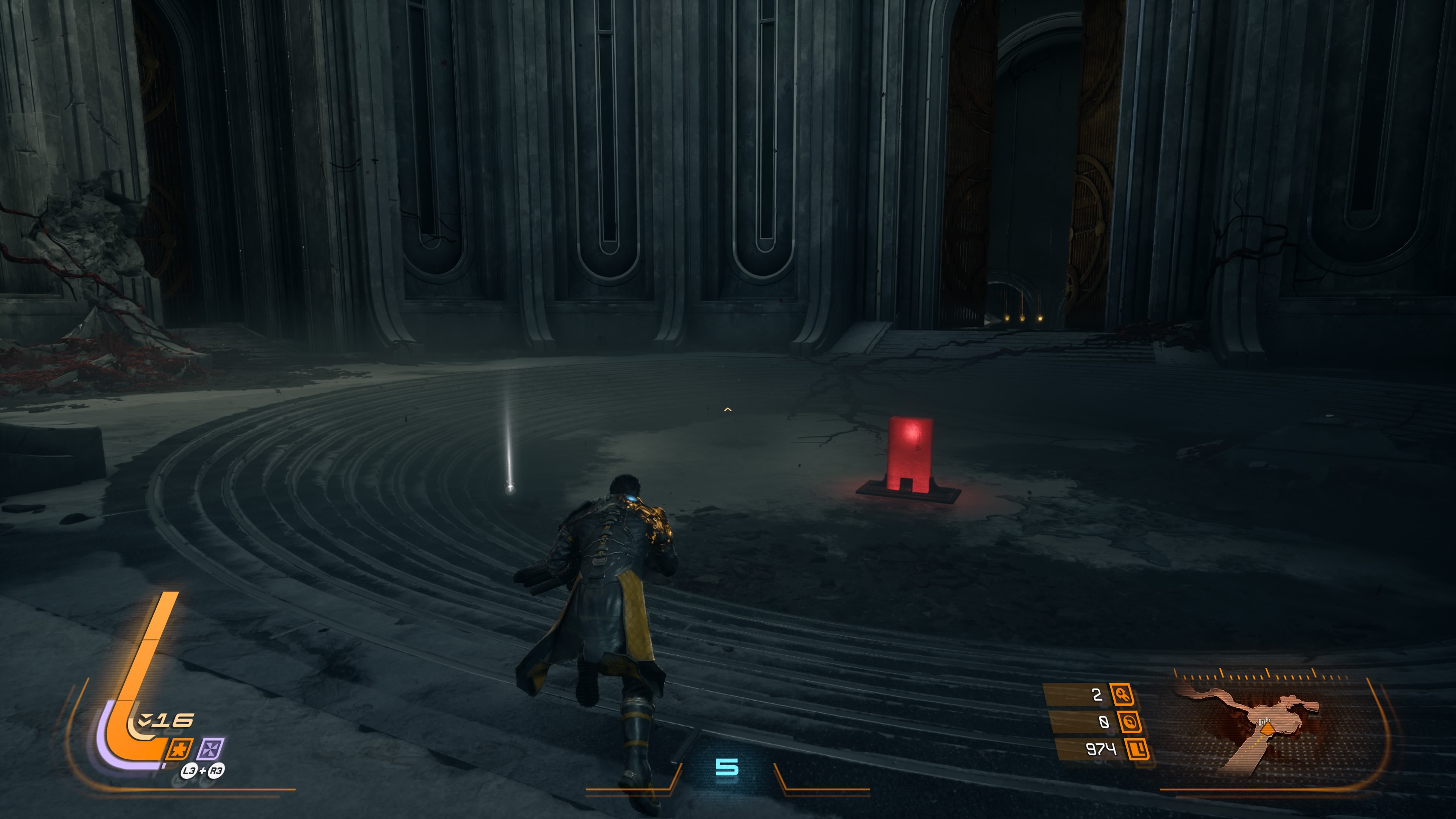The width and height of the screenshot is (1456, 819).
Task: Click the orange player marker on minimap
Action: pos(1267,729)
